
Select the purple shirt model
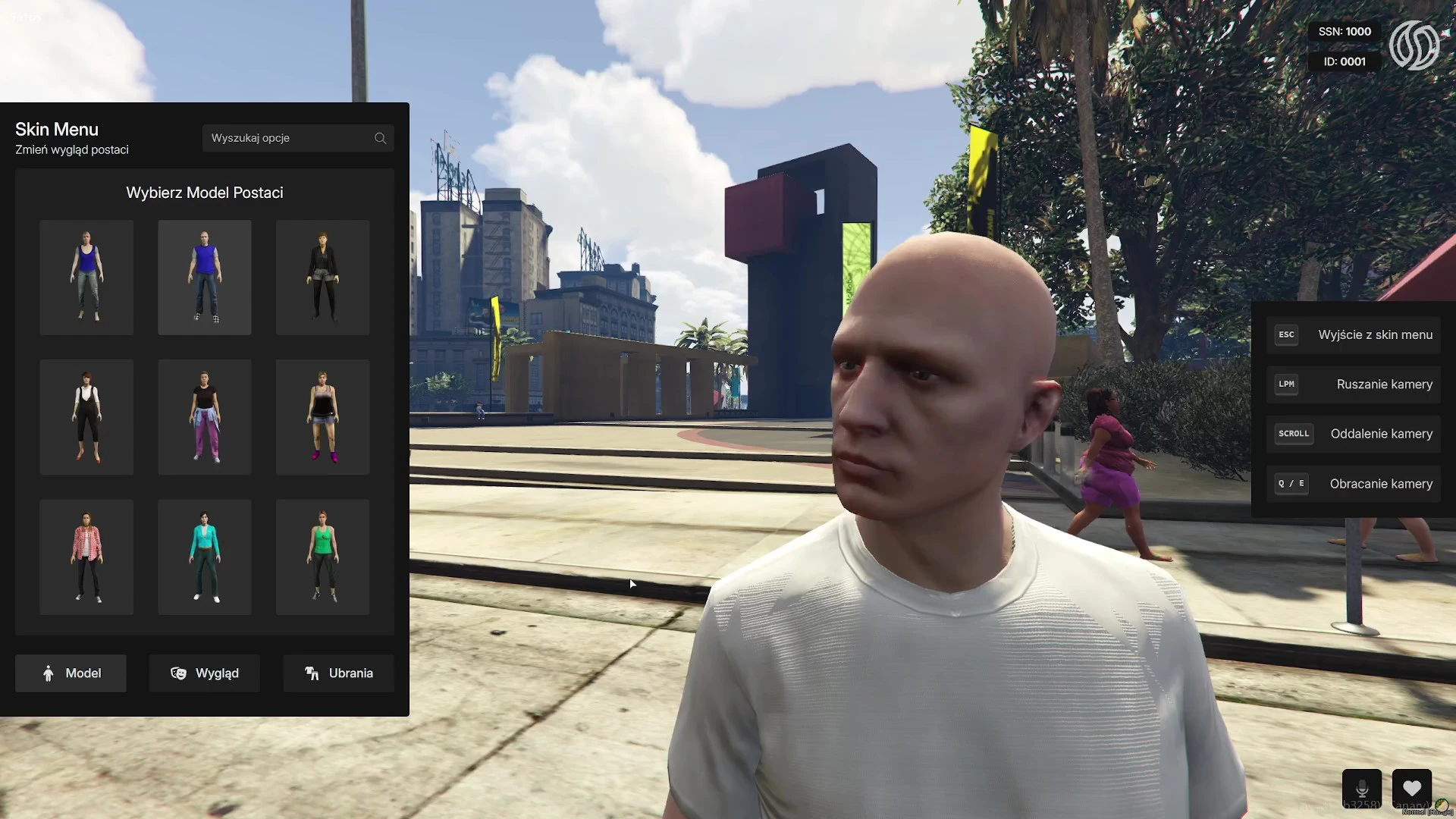204,278
